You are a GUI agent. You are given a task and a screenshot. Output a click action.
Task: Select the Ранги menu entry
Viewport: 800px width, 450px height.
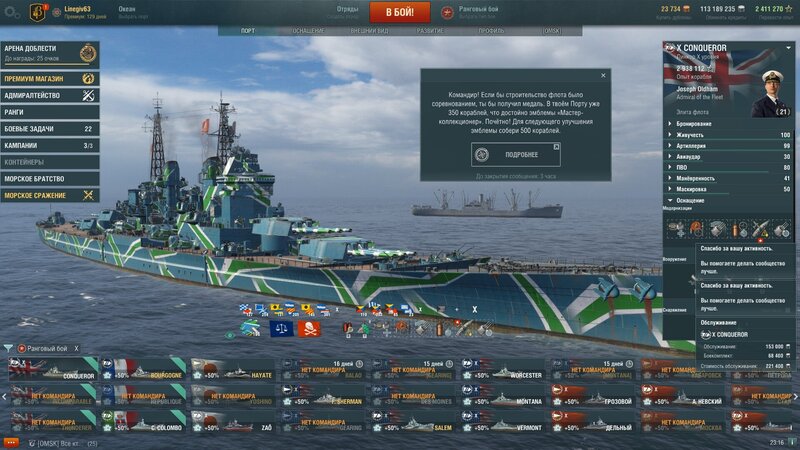click(49, 112)
